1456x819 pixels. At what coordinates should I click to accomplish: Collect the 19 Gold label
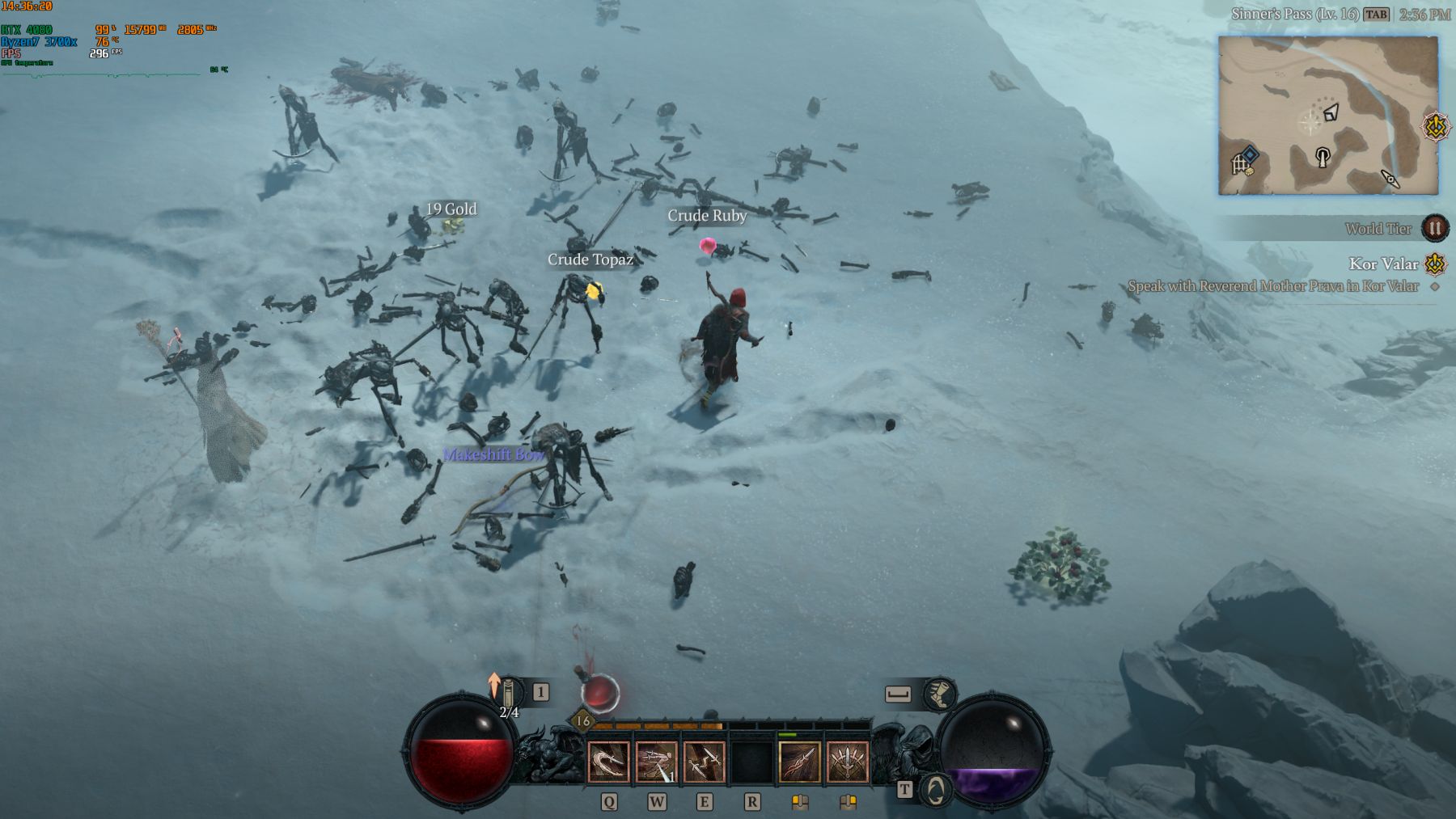(451, 209)
